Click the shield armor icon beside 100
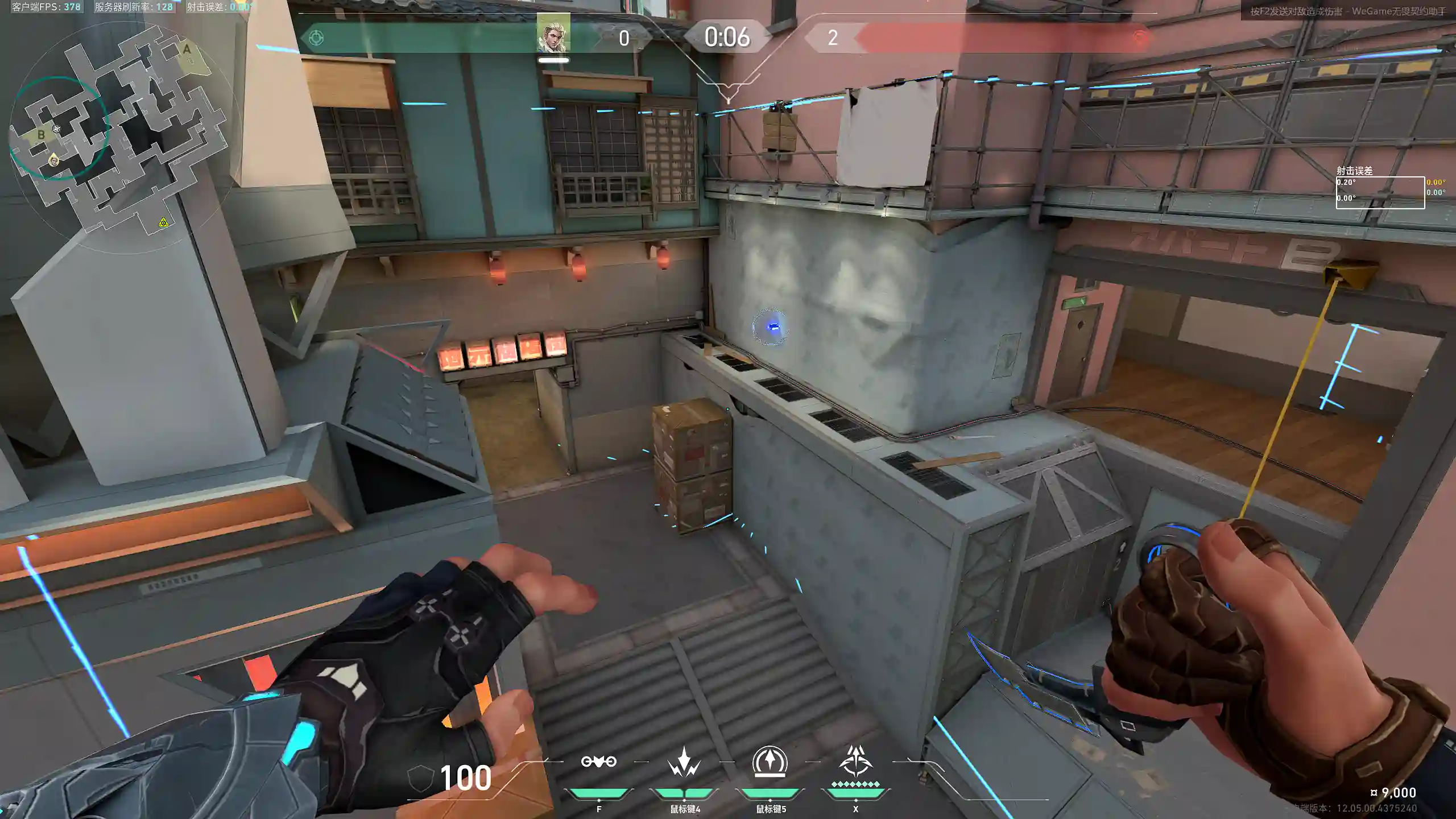The width and height of the screenshot is (1456, 819). pos(421,778)
